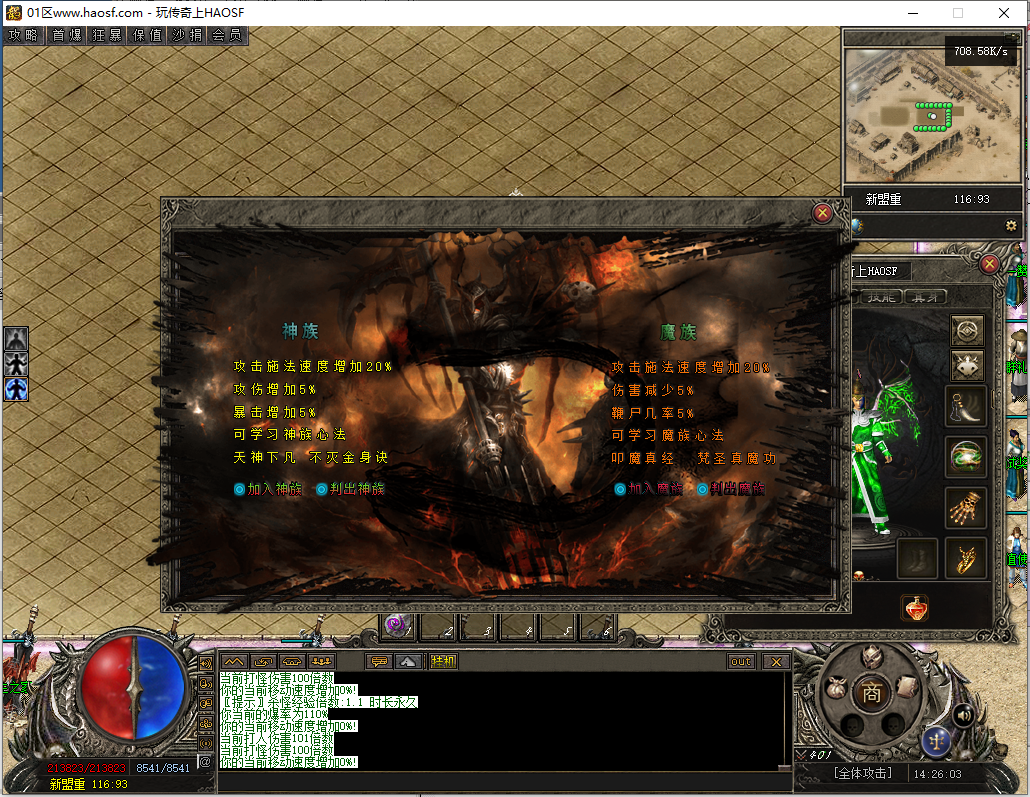Open the 攻略 guide menu
This screenshot has width=1030, height=797.
[x=23, y=35]
